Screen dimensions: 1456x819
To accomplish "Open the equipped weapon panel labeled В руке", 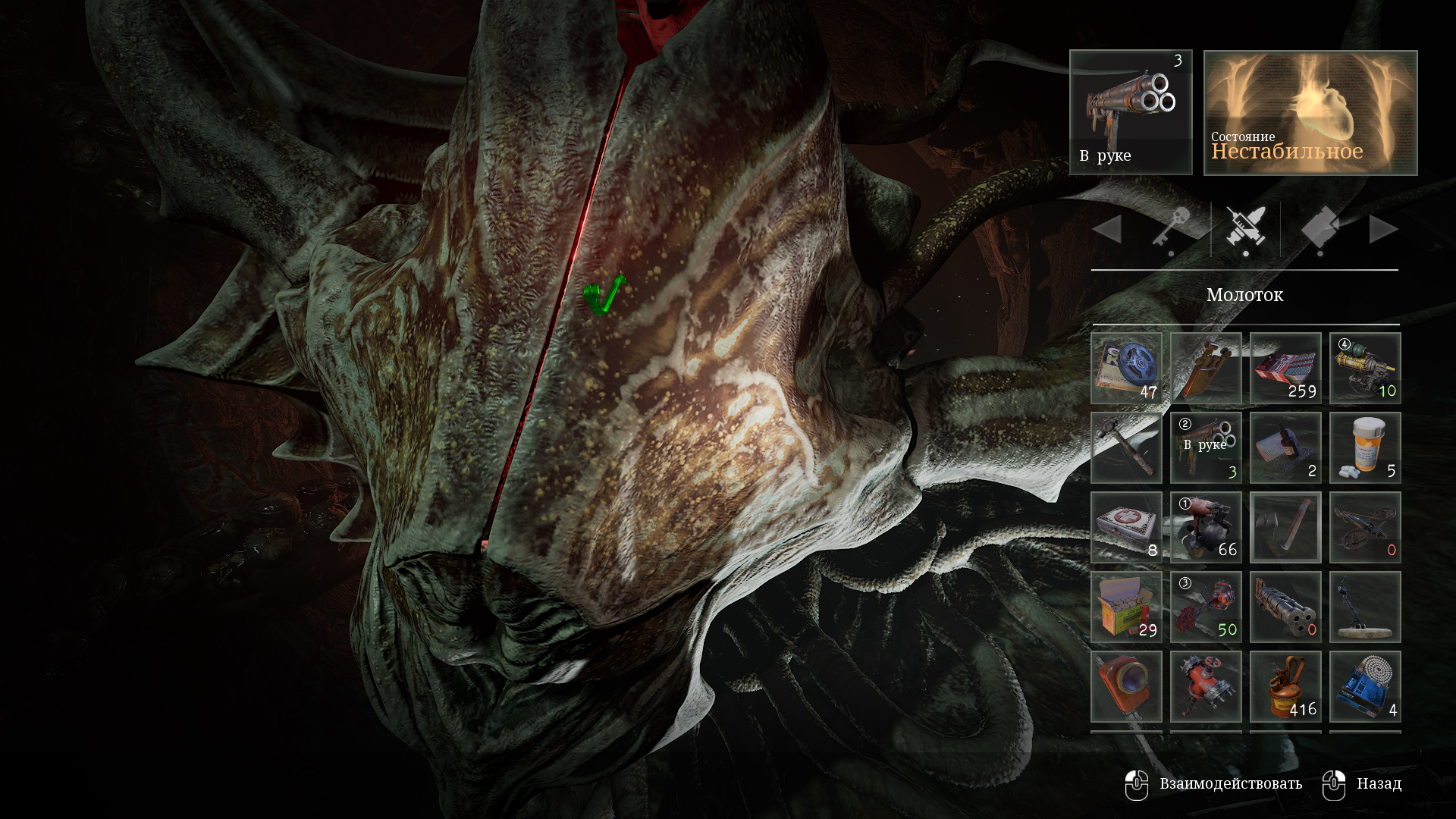I will click(x=1131, y=112).
